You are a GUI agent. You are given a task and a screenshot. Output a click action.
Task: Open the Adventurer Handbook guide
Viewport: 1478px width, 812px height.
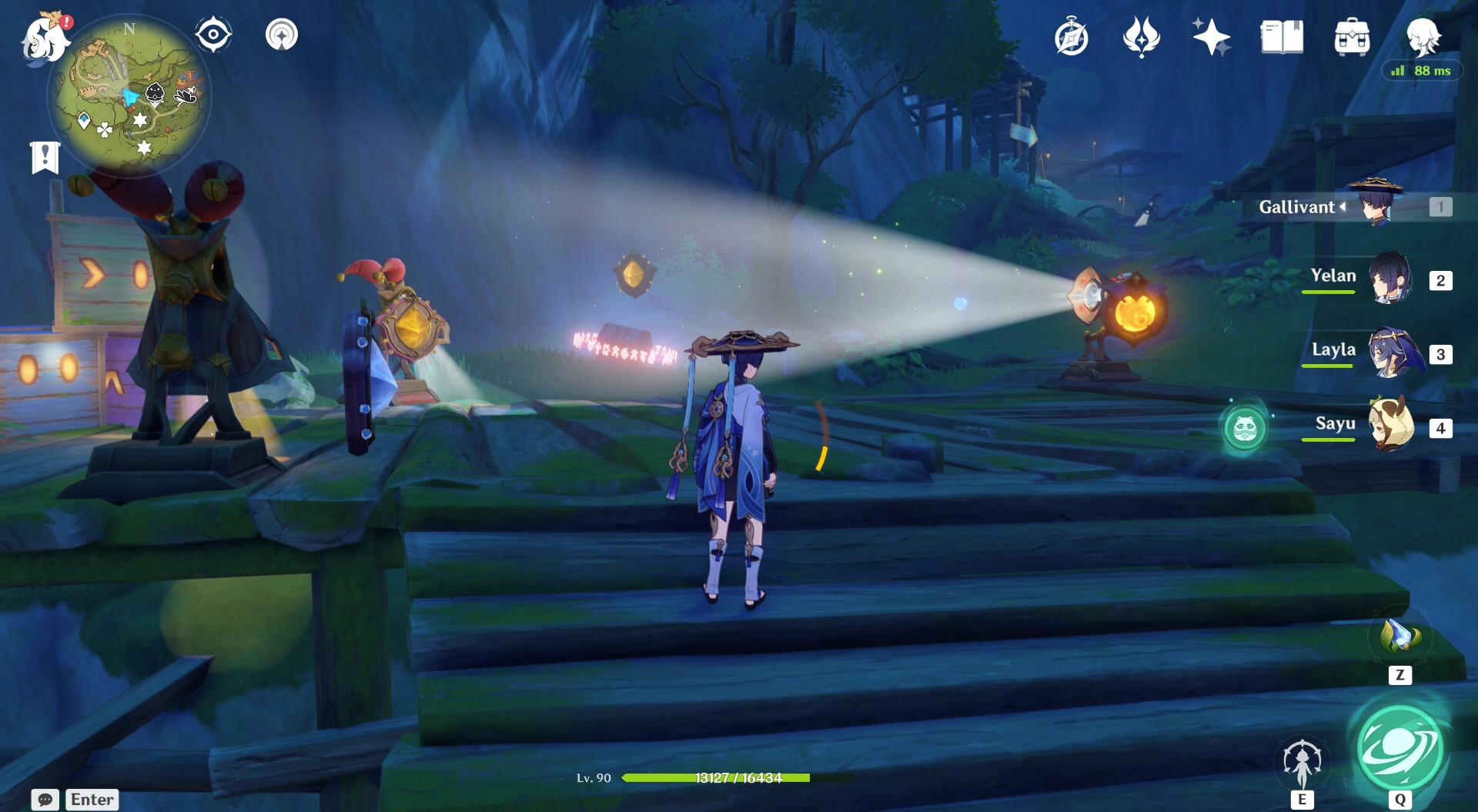click(1070, 36)
